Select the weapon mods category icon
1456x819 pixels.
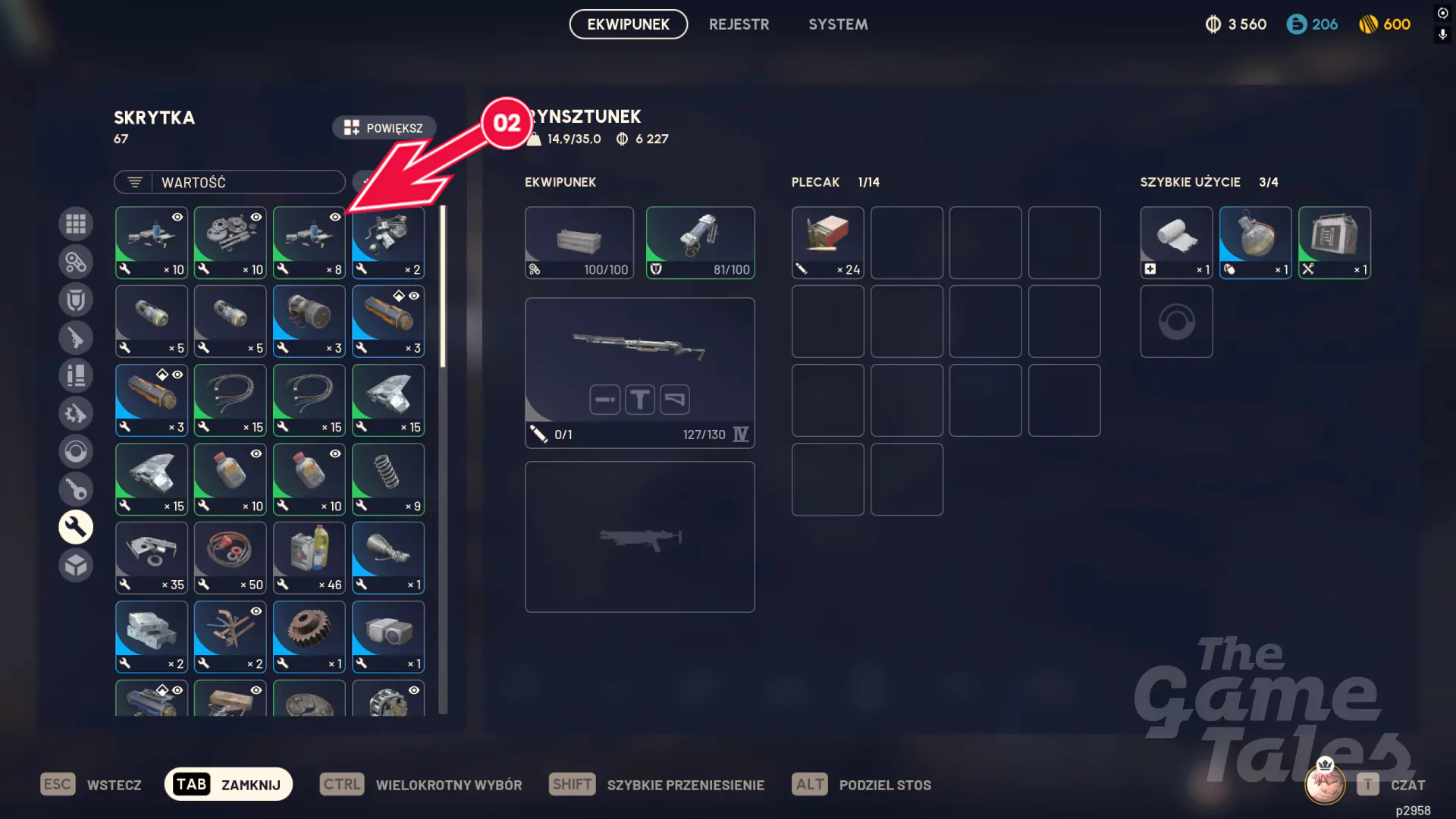(76, 413)
